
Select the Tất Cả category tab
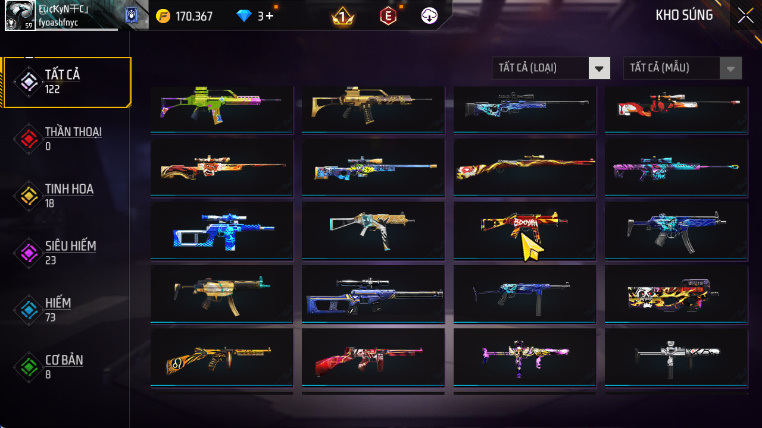tap(66, 82)
